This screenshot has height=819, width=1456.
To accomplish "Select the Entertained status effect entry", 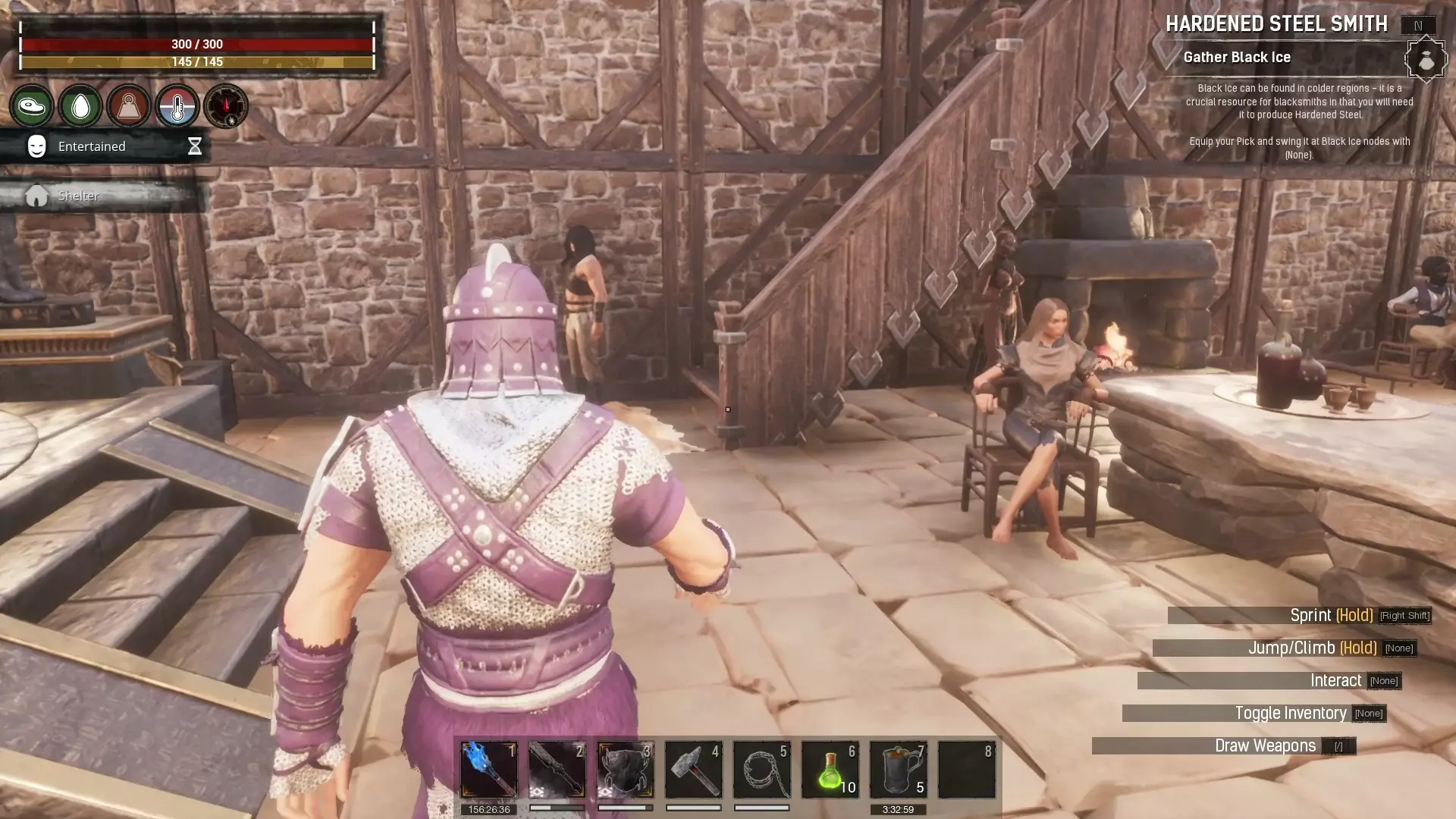I will point(105,146).
